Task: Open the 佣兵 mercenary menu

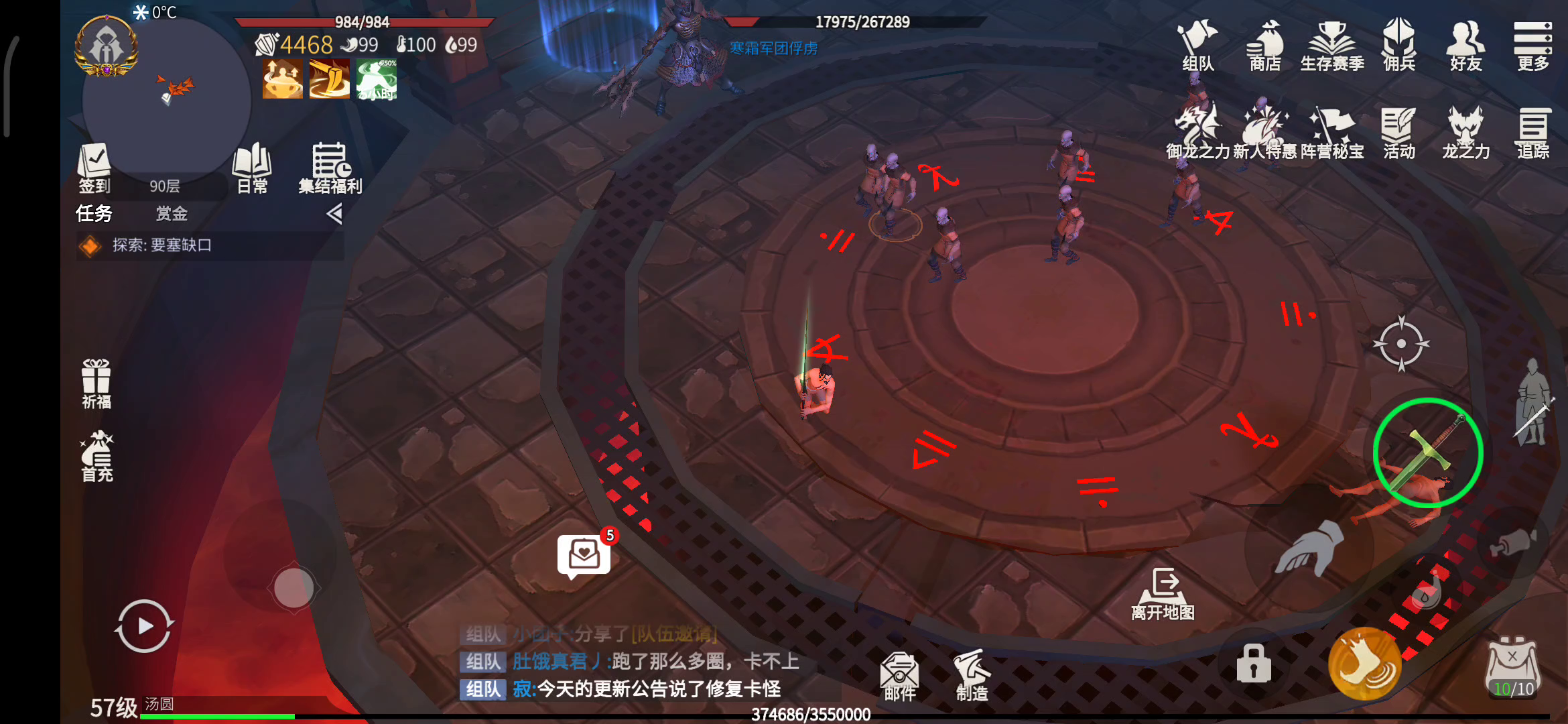Action: pos(1399,45)
